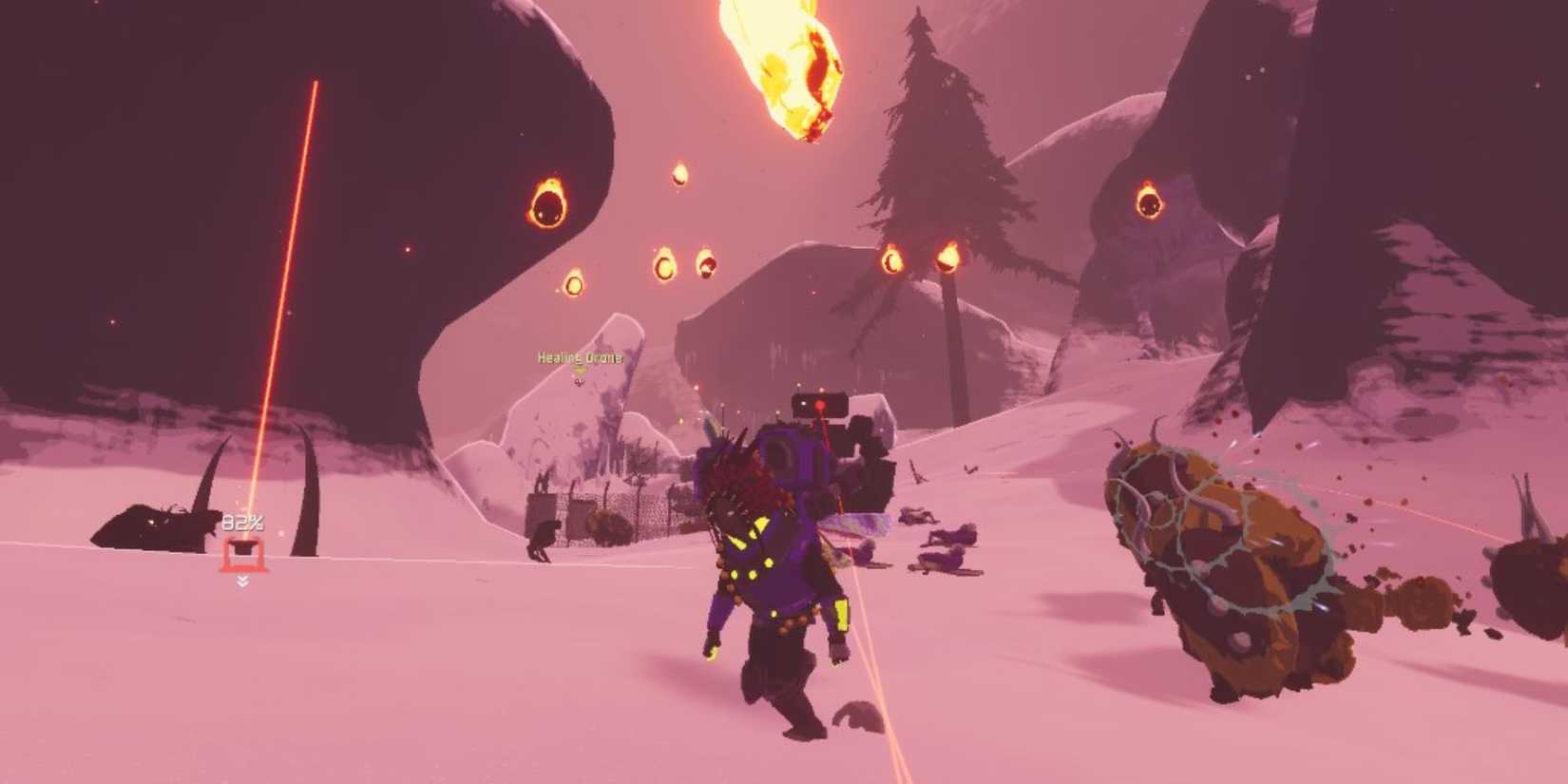Select the Healing Drone yellow marker icon
Image resolution: width=1568 pixels, height=784 pixels.
(579, 371)
